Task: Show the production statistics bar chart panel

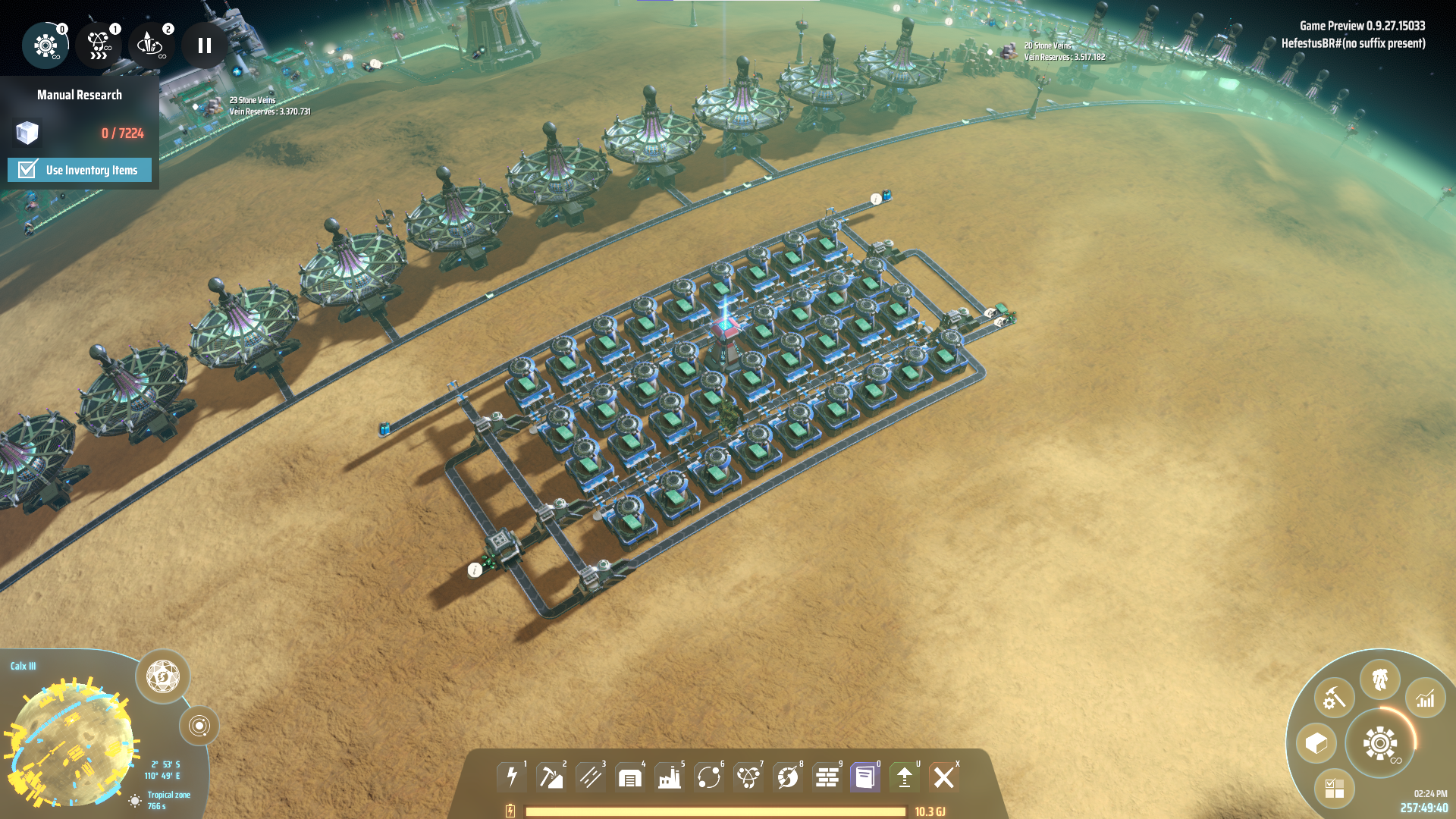Action: click(1425, 698)
